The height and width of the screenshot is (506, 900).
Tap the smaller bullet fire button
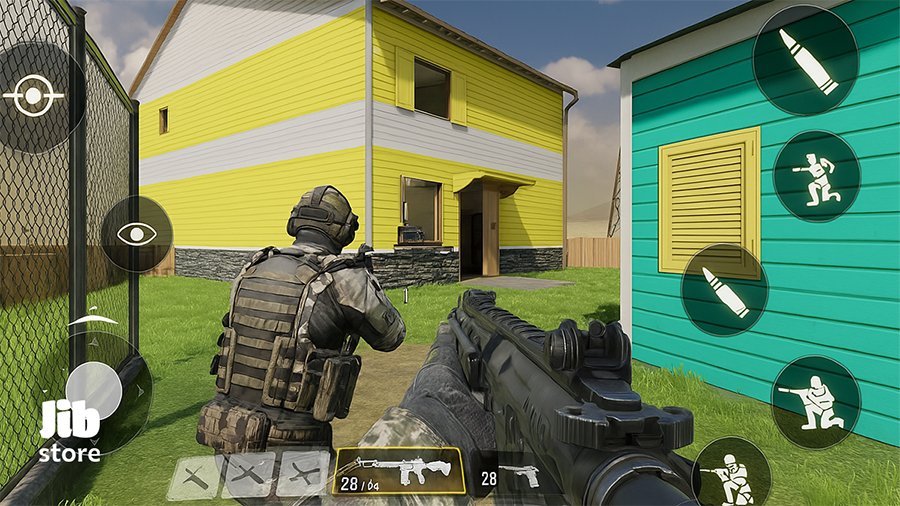(x=724, y=290)
